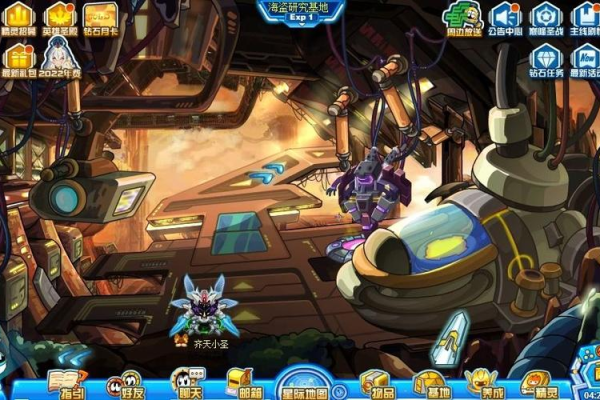Open the 钻石月卡 monthly card
Image resolution: width=600 pixels, height=400 pixels.
point(100,16)
